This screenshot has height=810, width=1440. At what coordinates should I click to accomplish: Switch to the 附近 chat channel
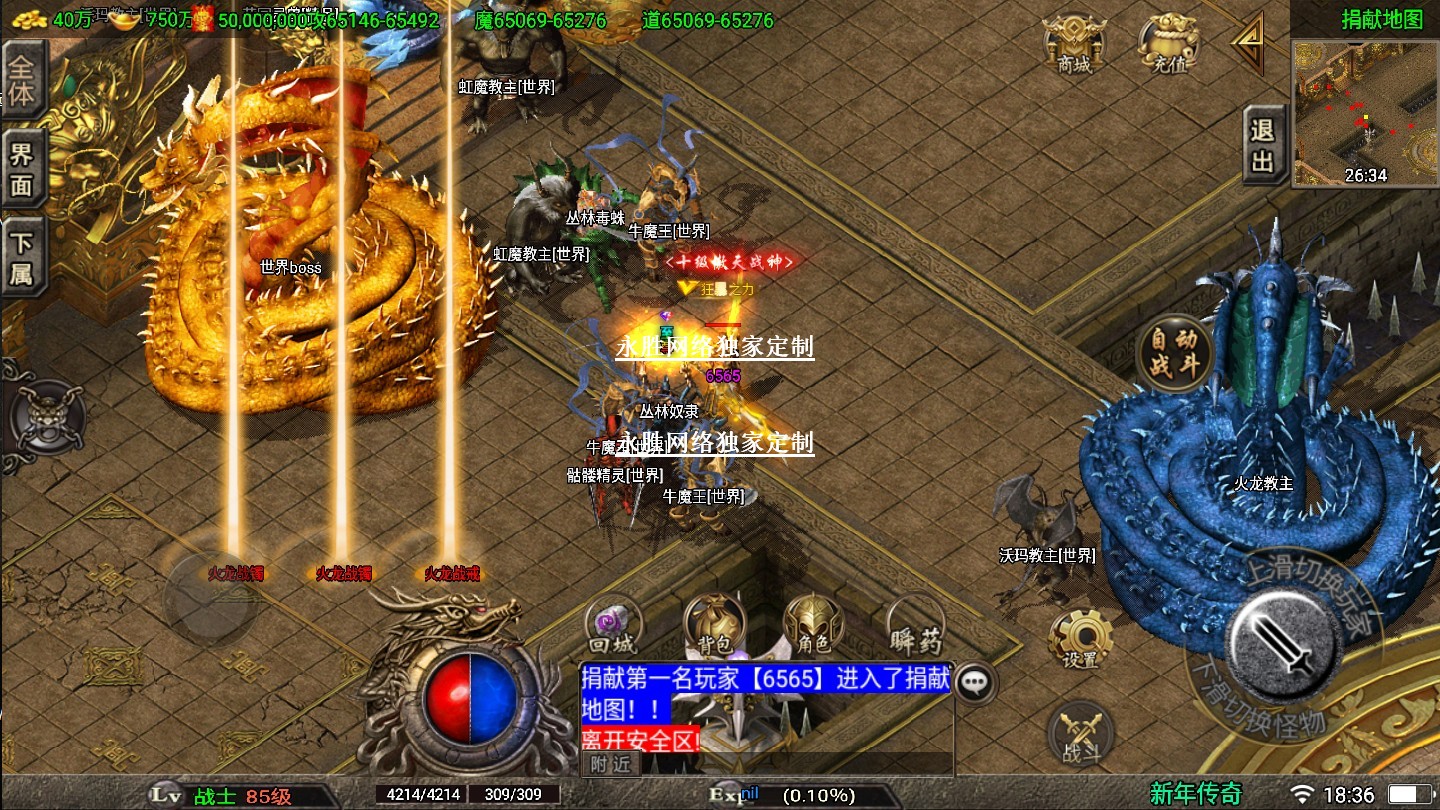pyautogui.click(x=610, y=764)
